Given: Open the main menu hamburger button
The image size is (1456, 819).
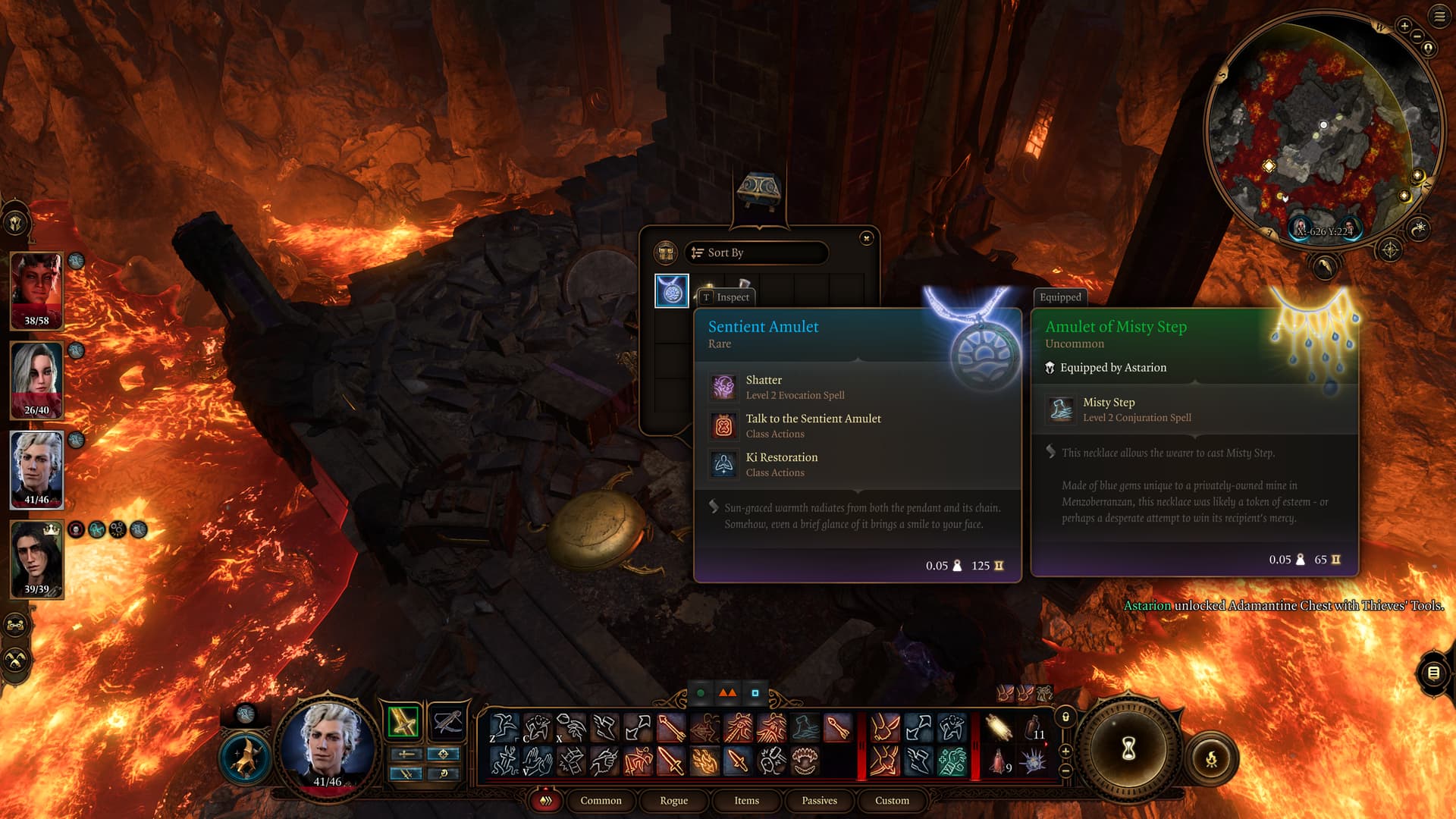Looking at the screenshot, I should (x=1439, y=17).
